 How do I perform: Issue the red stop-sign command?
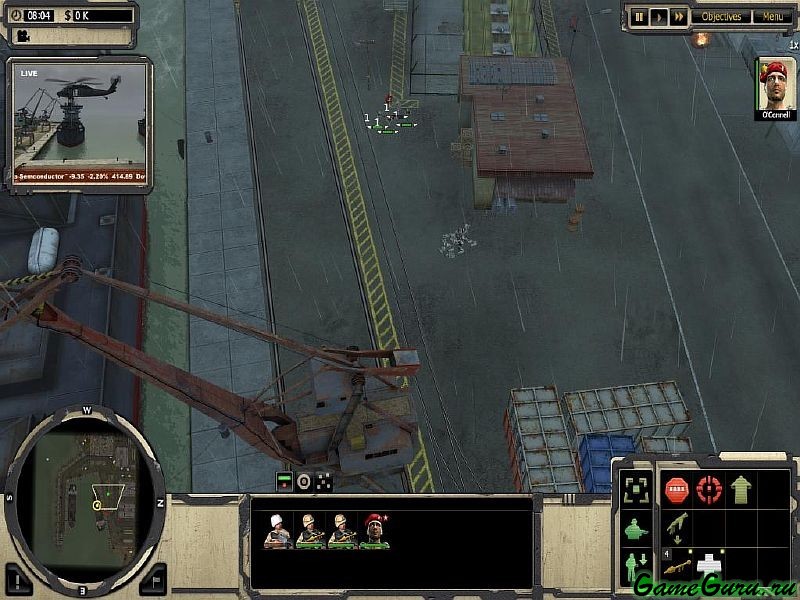click(x=677, y=490)
